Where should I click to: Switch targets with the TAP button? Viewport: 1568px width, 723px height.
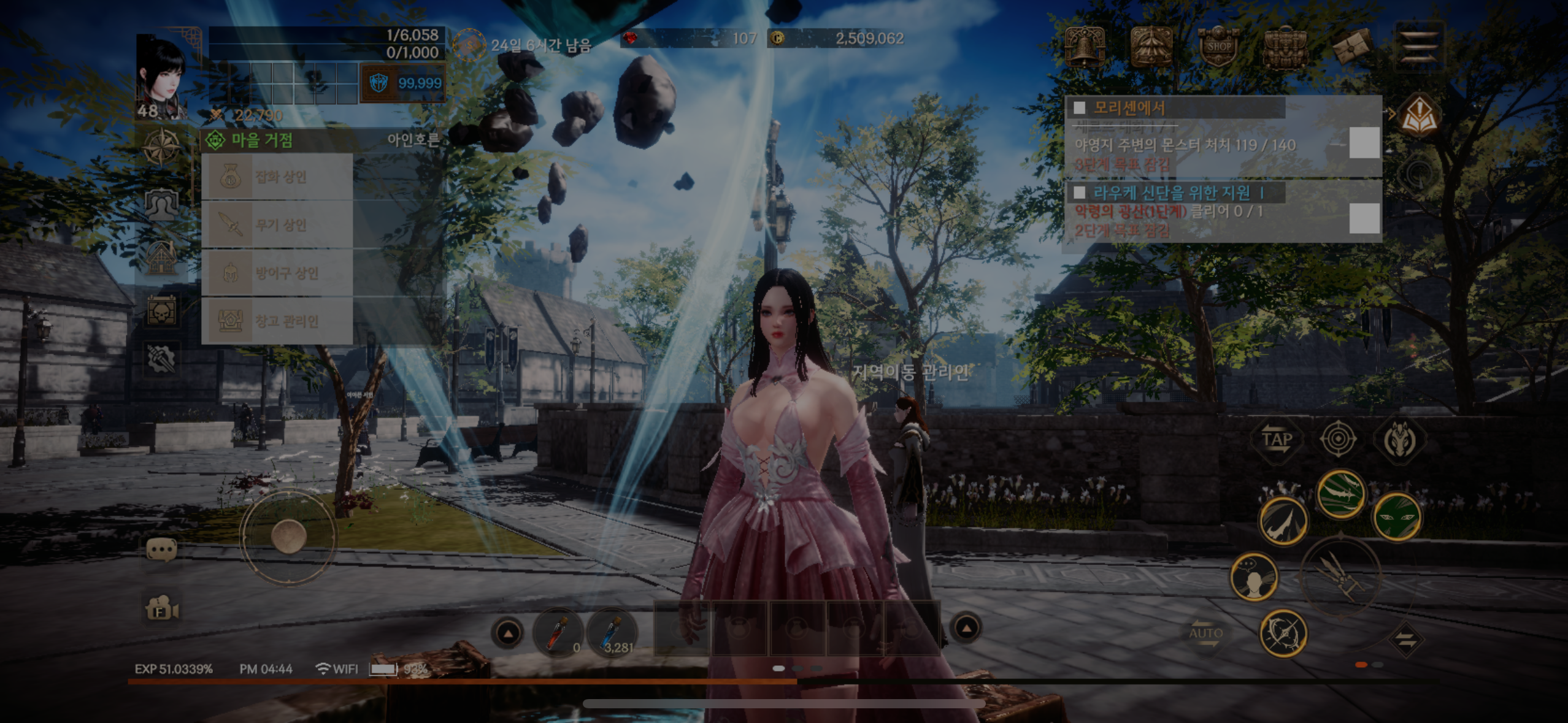click(1277, 440)
